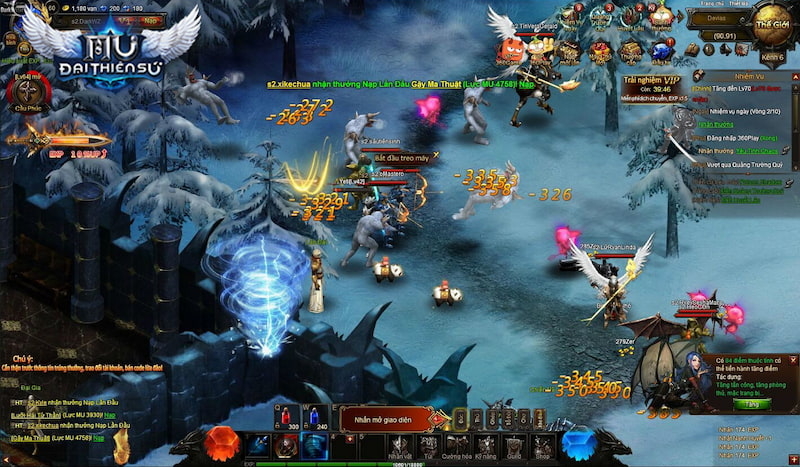The image size is (800, 467).
Task: Select the Kênh 6 channel label
Action: click(x=770, y=59)
